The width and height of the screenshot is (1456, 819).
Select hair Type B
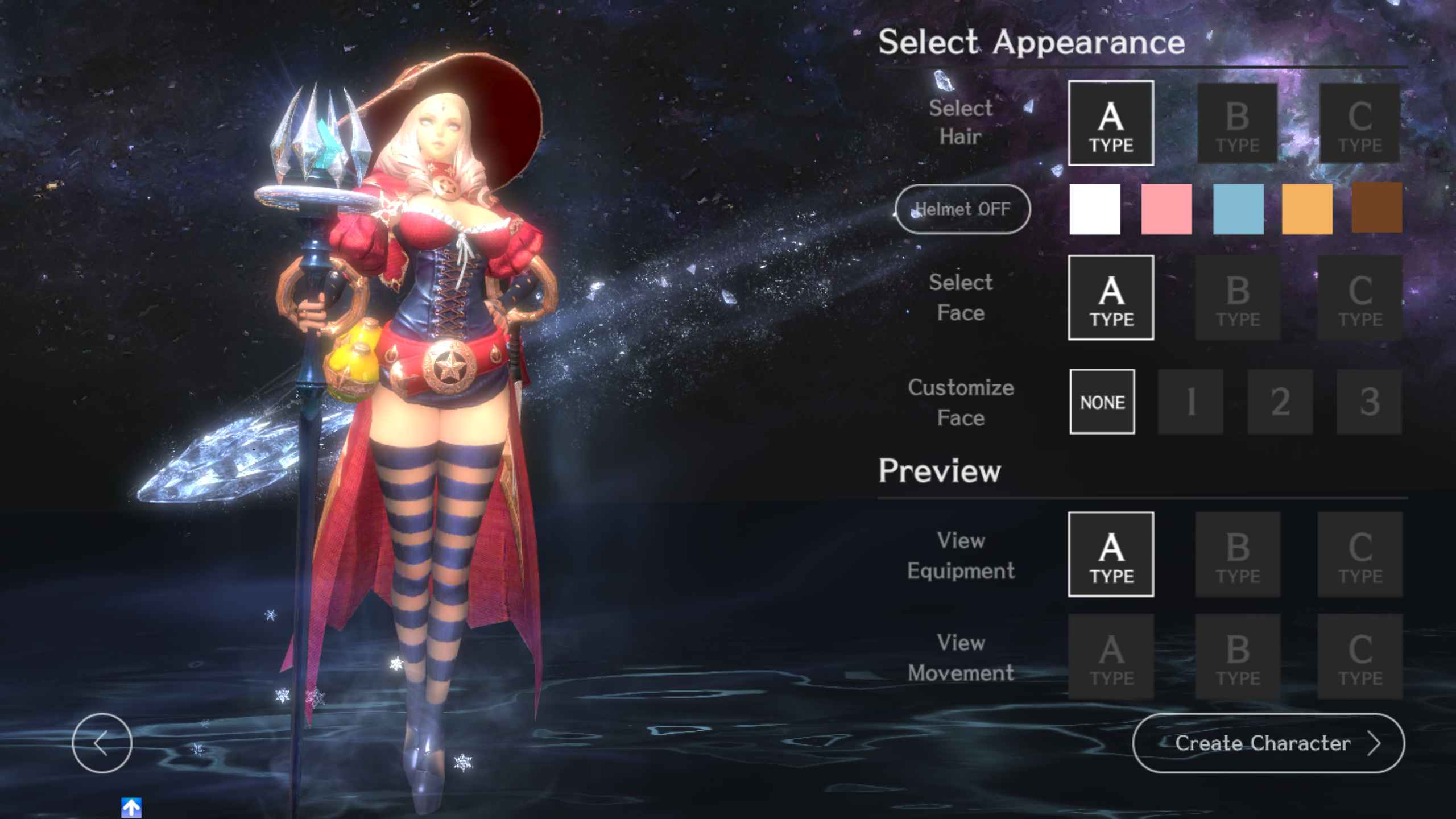coord(1237,124)
